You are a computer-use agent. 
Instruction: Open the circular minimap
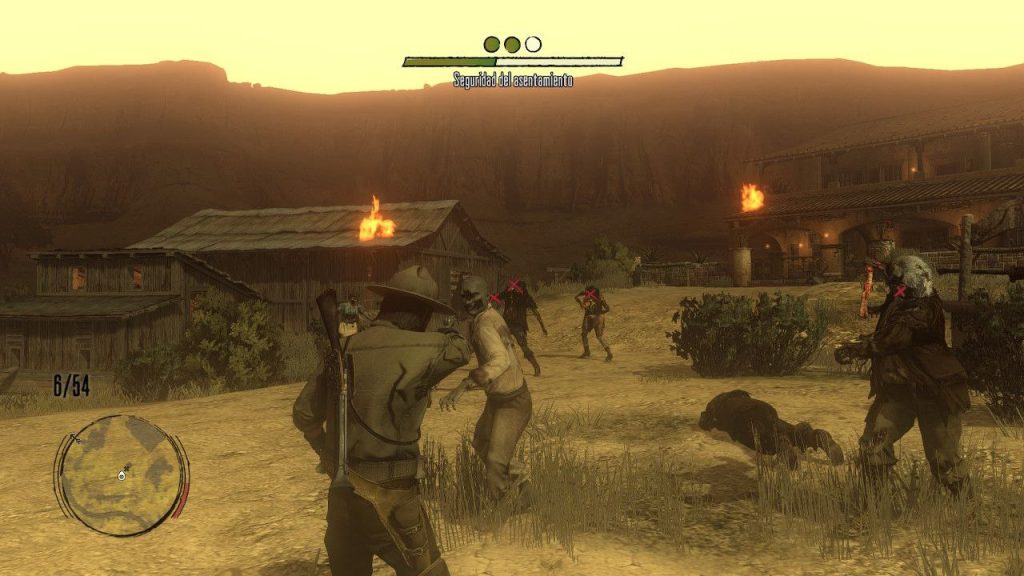(x=121, y=474)
